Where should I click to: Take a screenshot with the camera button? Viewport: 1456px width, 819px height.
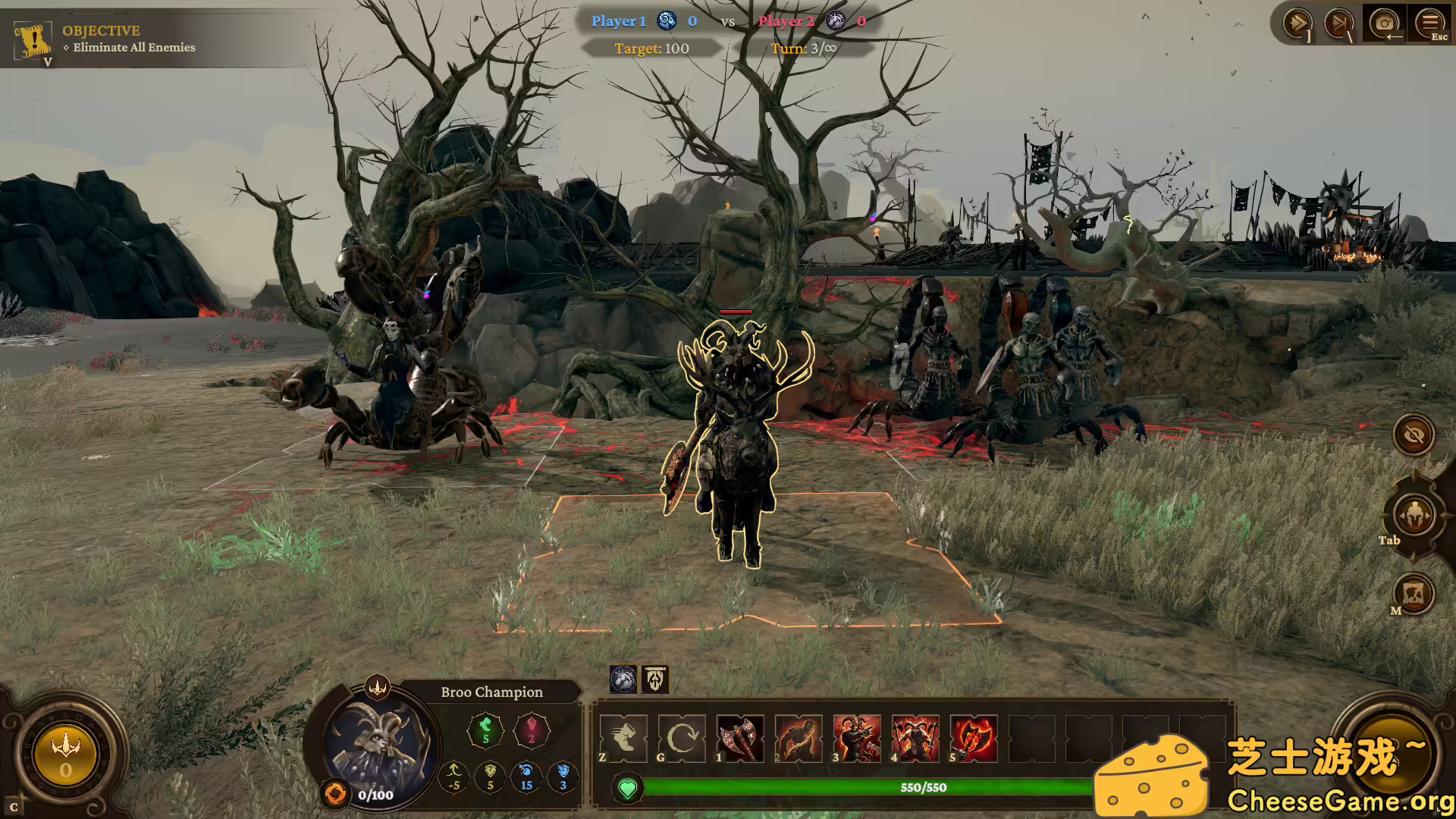[x=1385, y=24]
